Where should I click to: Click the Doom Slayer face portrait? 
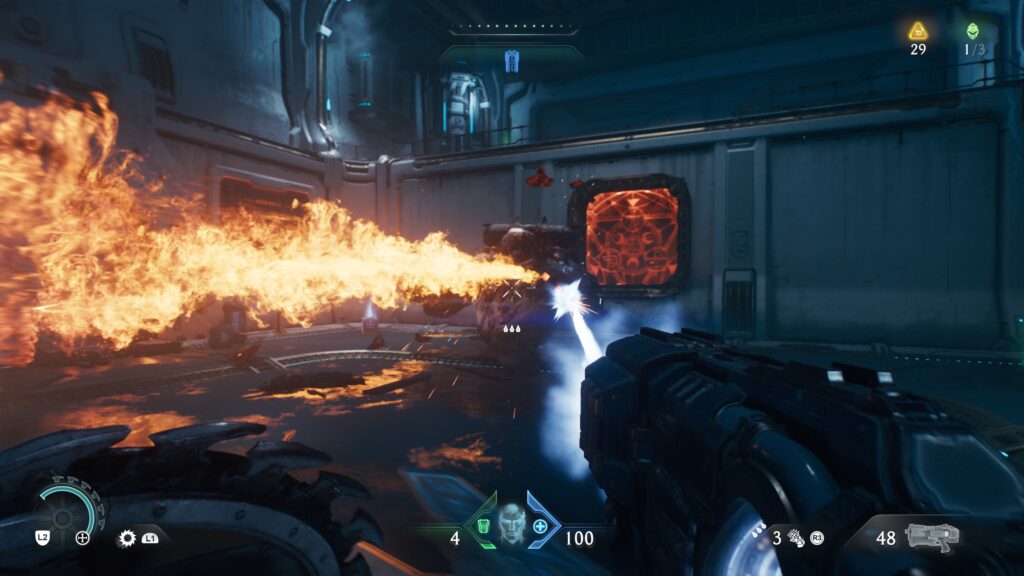point(511,524)
